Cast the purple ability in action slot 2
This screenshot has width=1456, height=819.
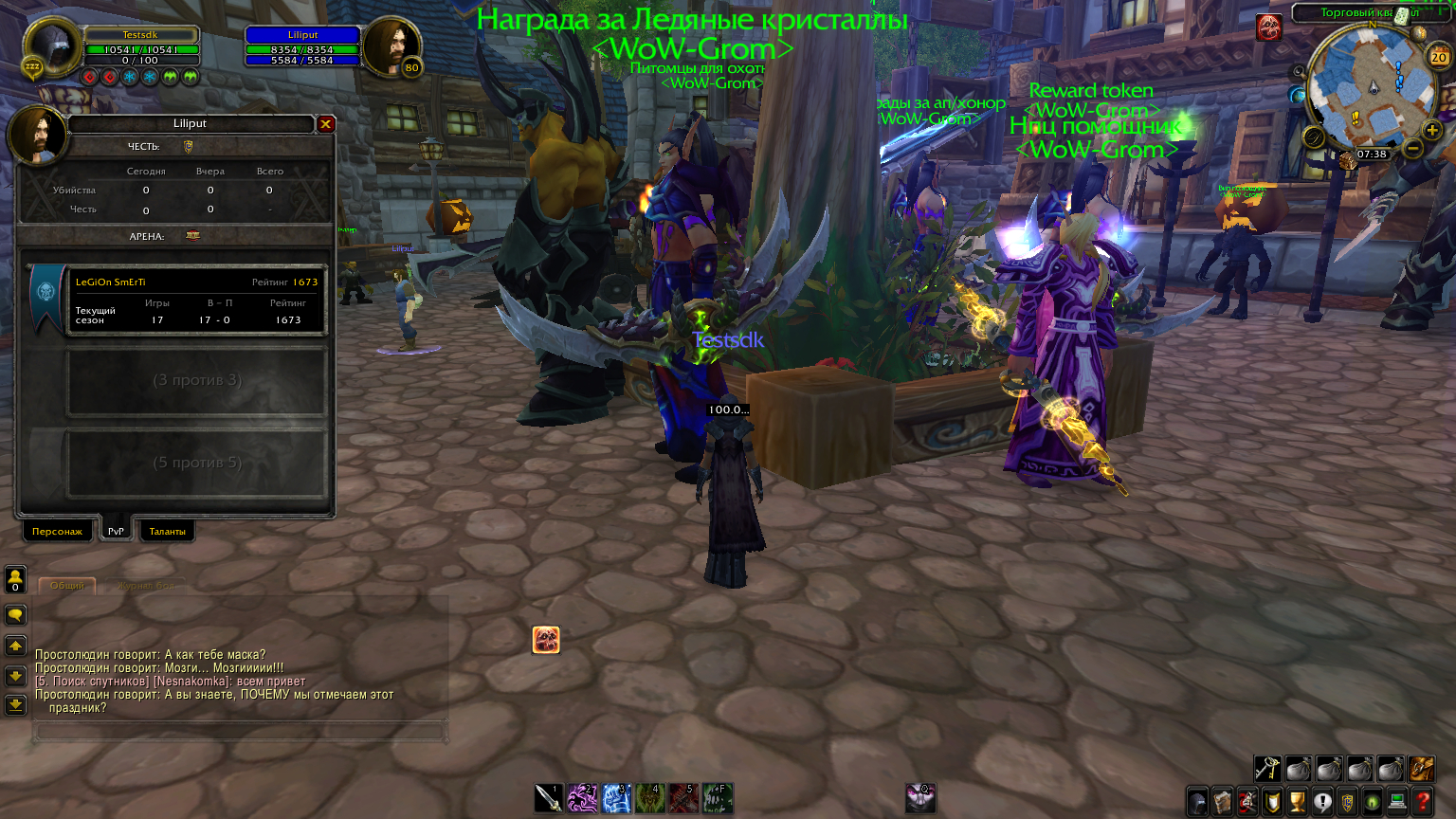(581, 799)
